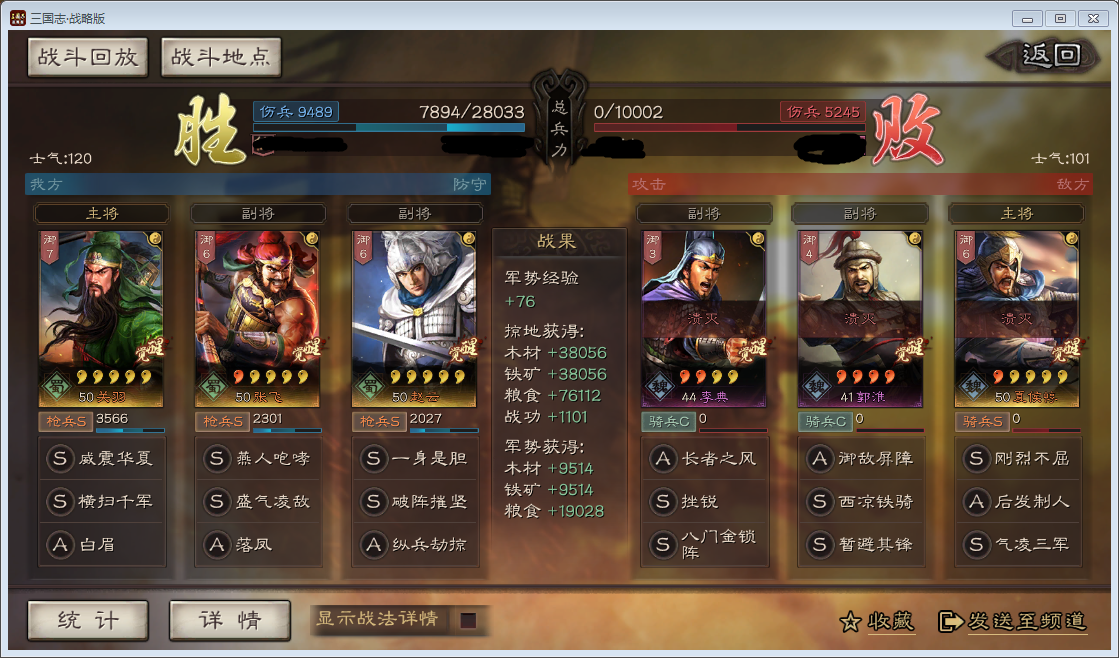Open the 统计 statistics view
This screenshot has height=658, width=1119.
[88, 620]
